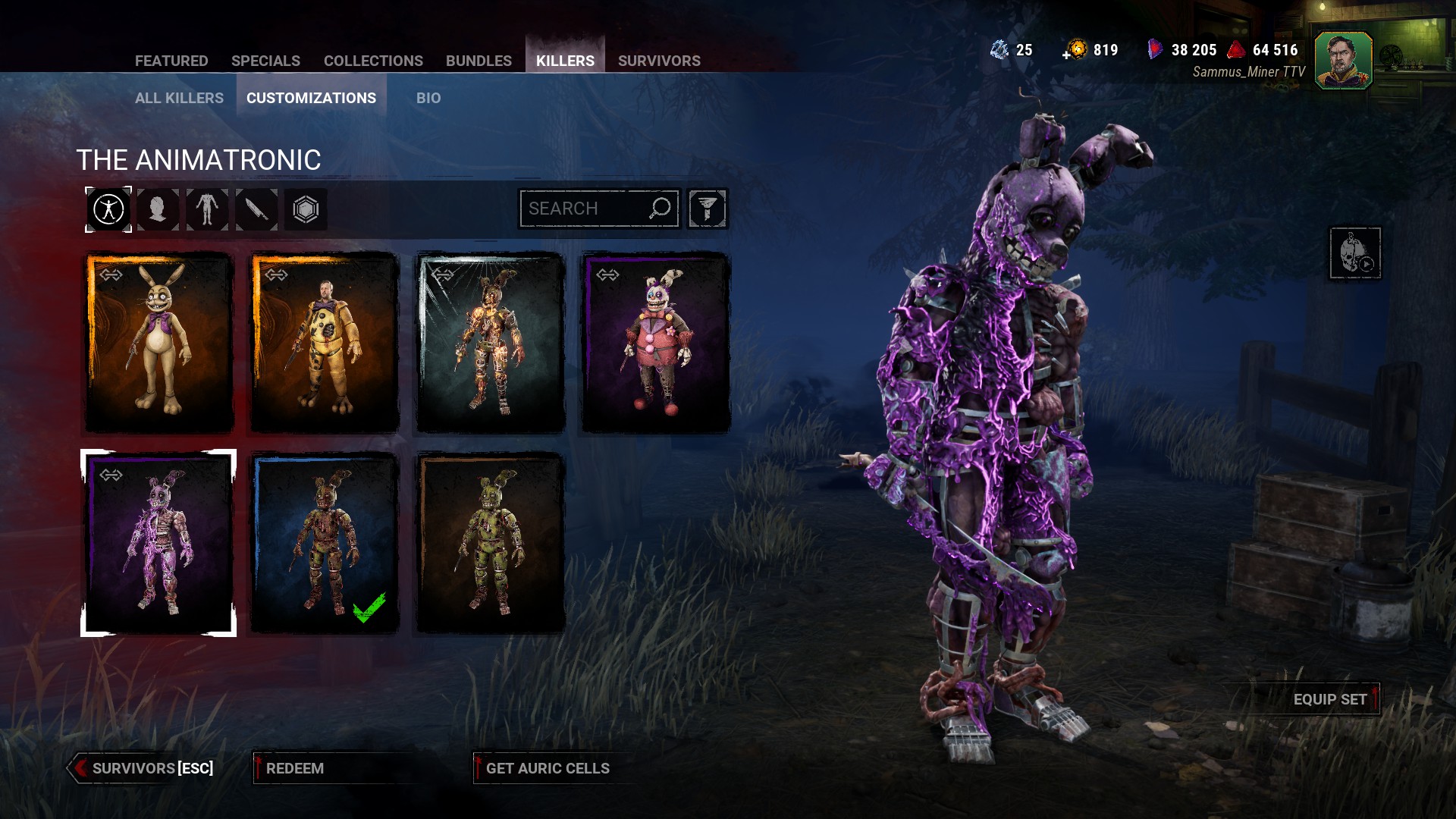Go to the Bundles tab
The width and height of the screenshot is (1456, 819).
tap(479, 61)
